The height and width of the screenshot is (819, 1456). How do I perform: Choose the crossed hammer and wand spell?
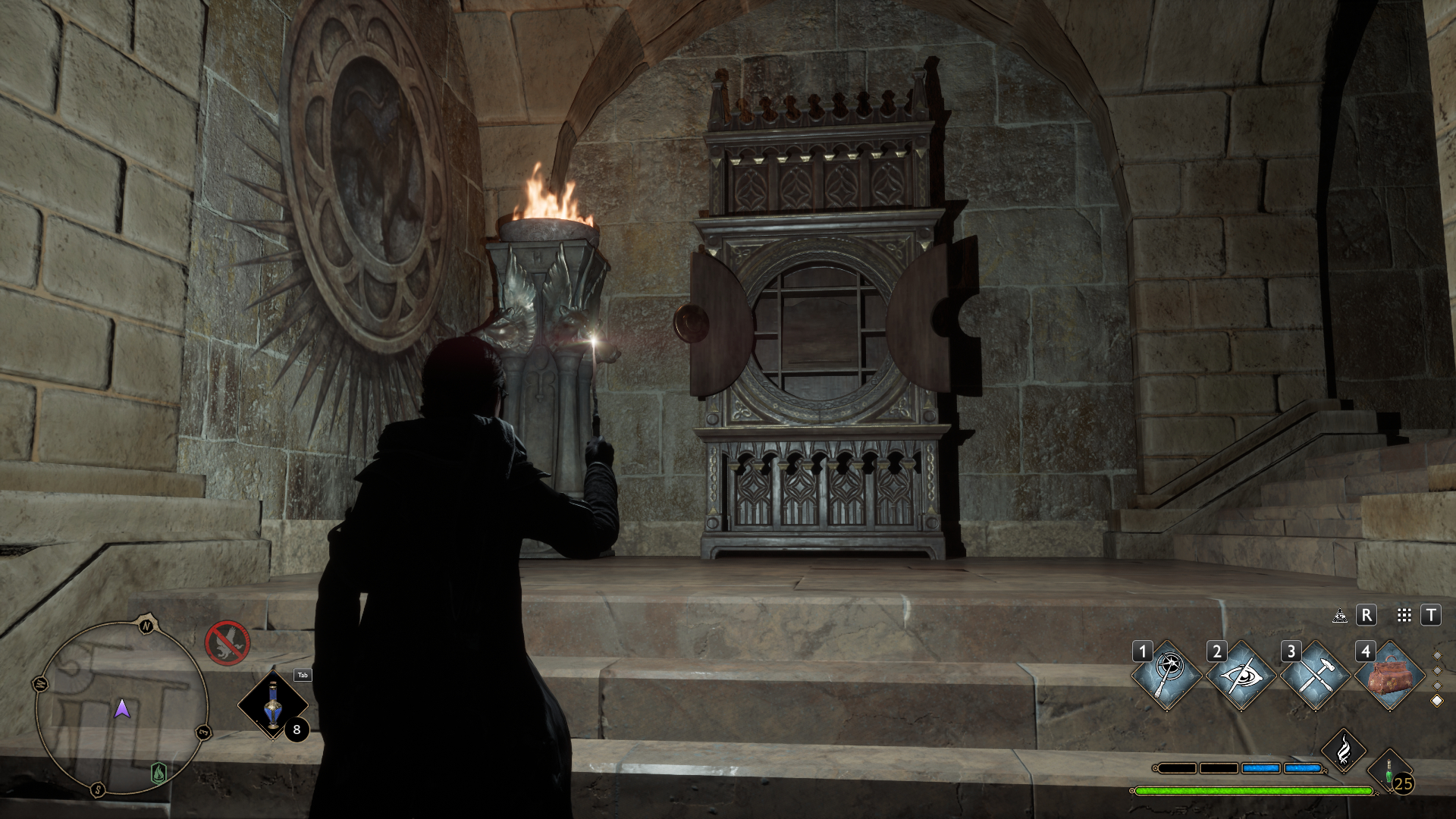(x=1315, y=676)
